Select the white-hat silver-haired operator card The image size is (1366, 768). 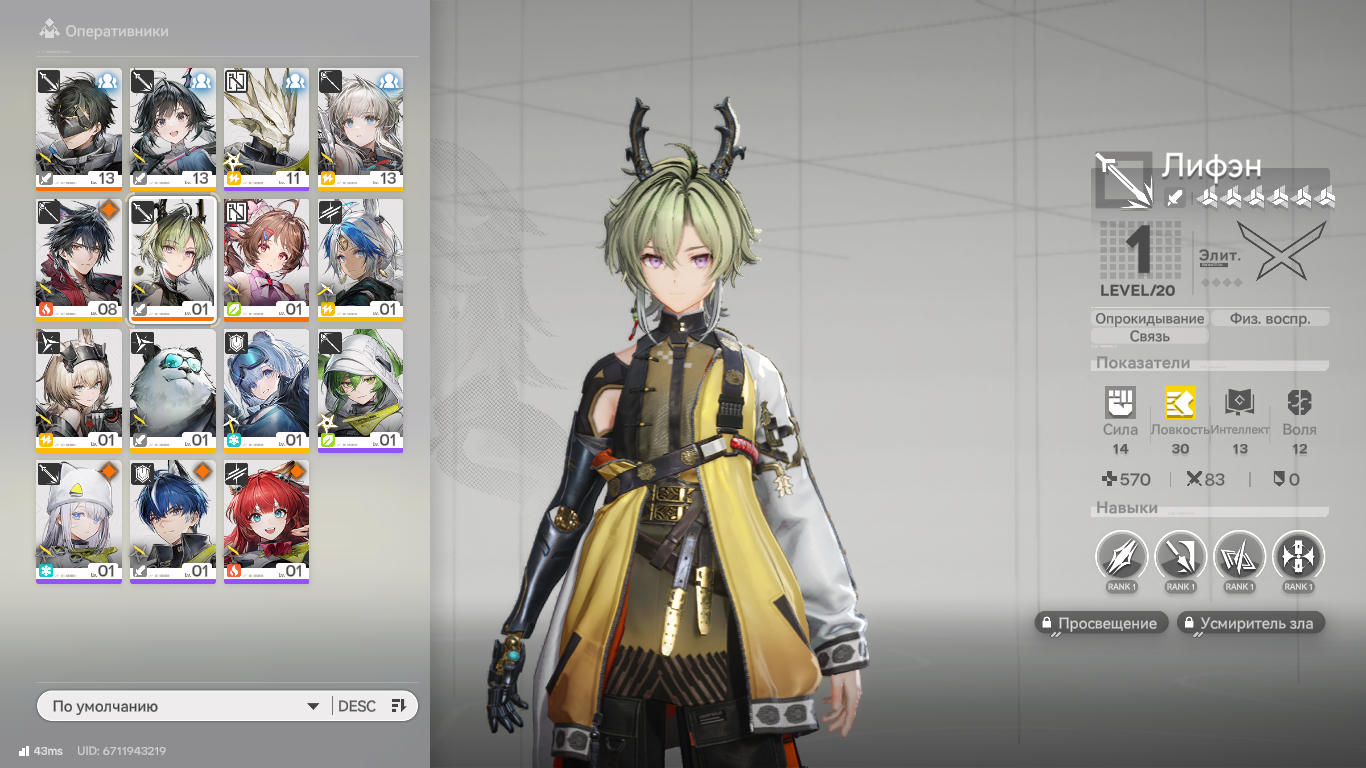tap(79, 520)
